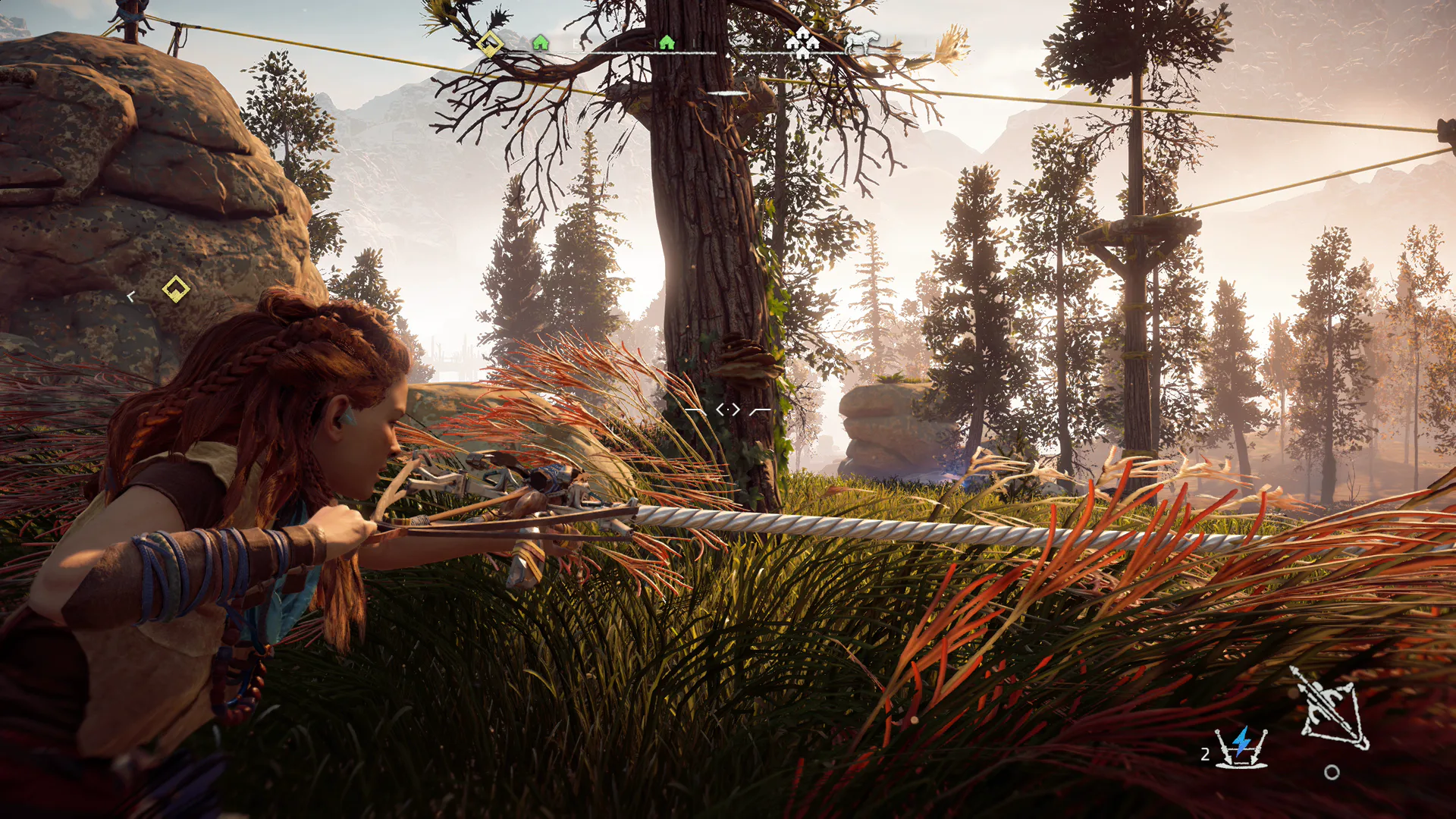Image resolution: width=1456 pixels, height=819 pixels.
Task: Select the clustered houses settlement icon on the compass
Action: point(802,43)
